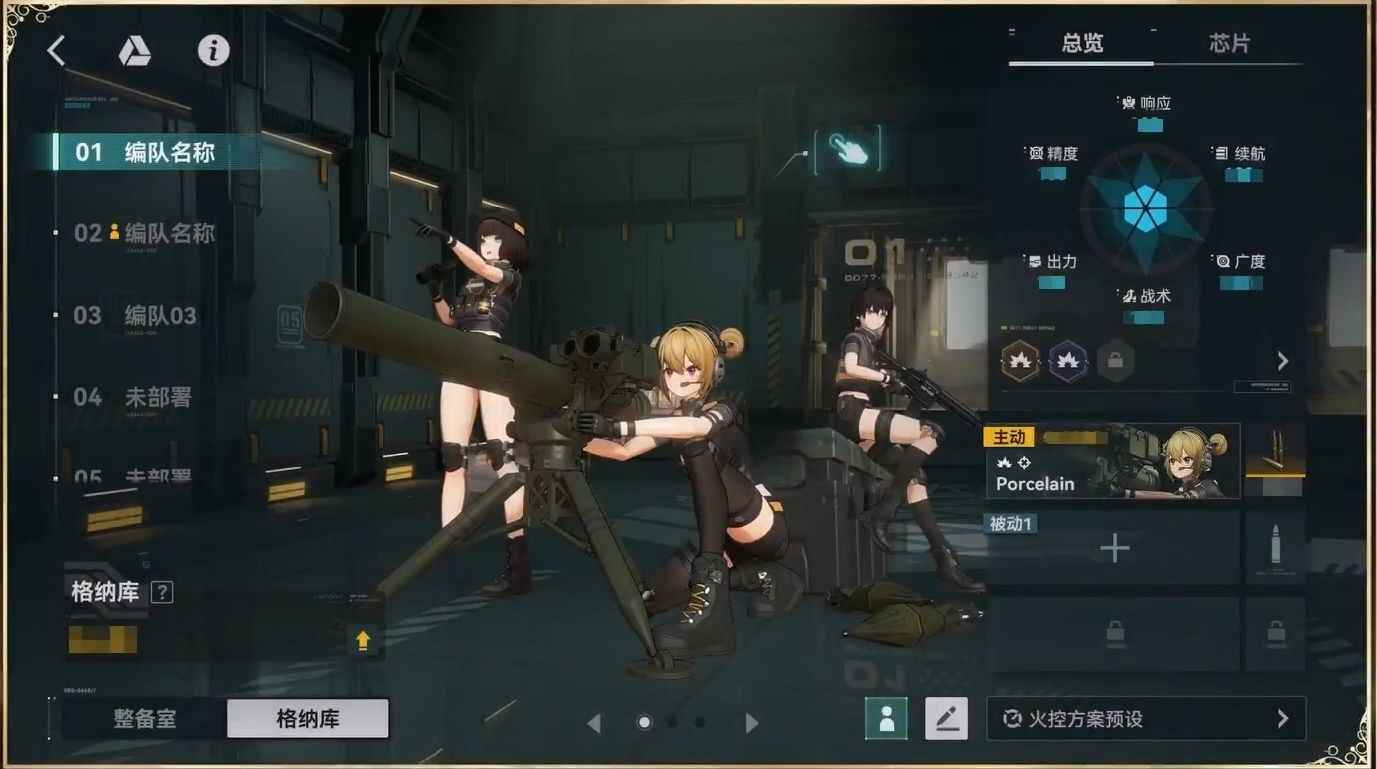The height and width of the screenshot is (769, 1377).
Task: Go back with the arrow button
Action: coord(57,51)
